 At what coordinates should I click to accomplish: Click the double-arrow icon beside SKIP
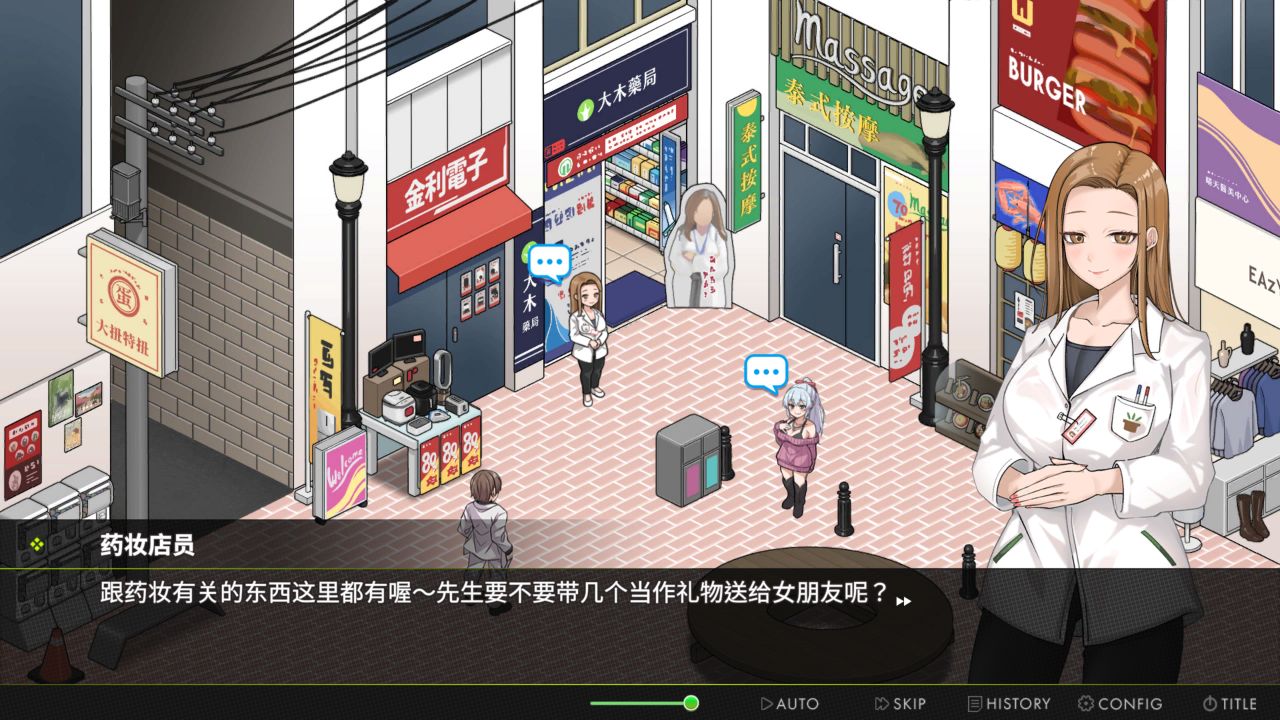point(881,703)
